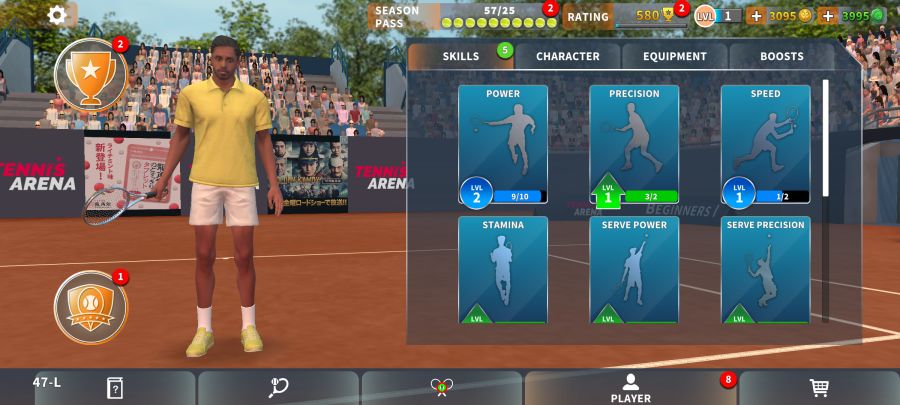This screenshot has height=405, width=900.
Task: Go to the crossed rackets play tab
Action: [442, 388]
